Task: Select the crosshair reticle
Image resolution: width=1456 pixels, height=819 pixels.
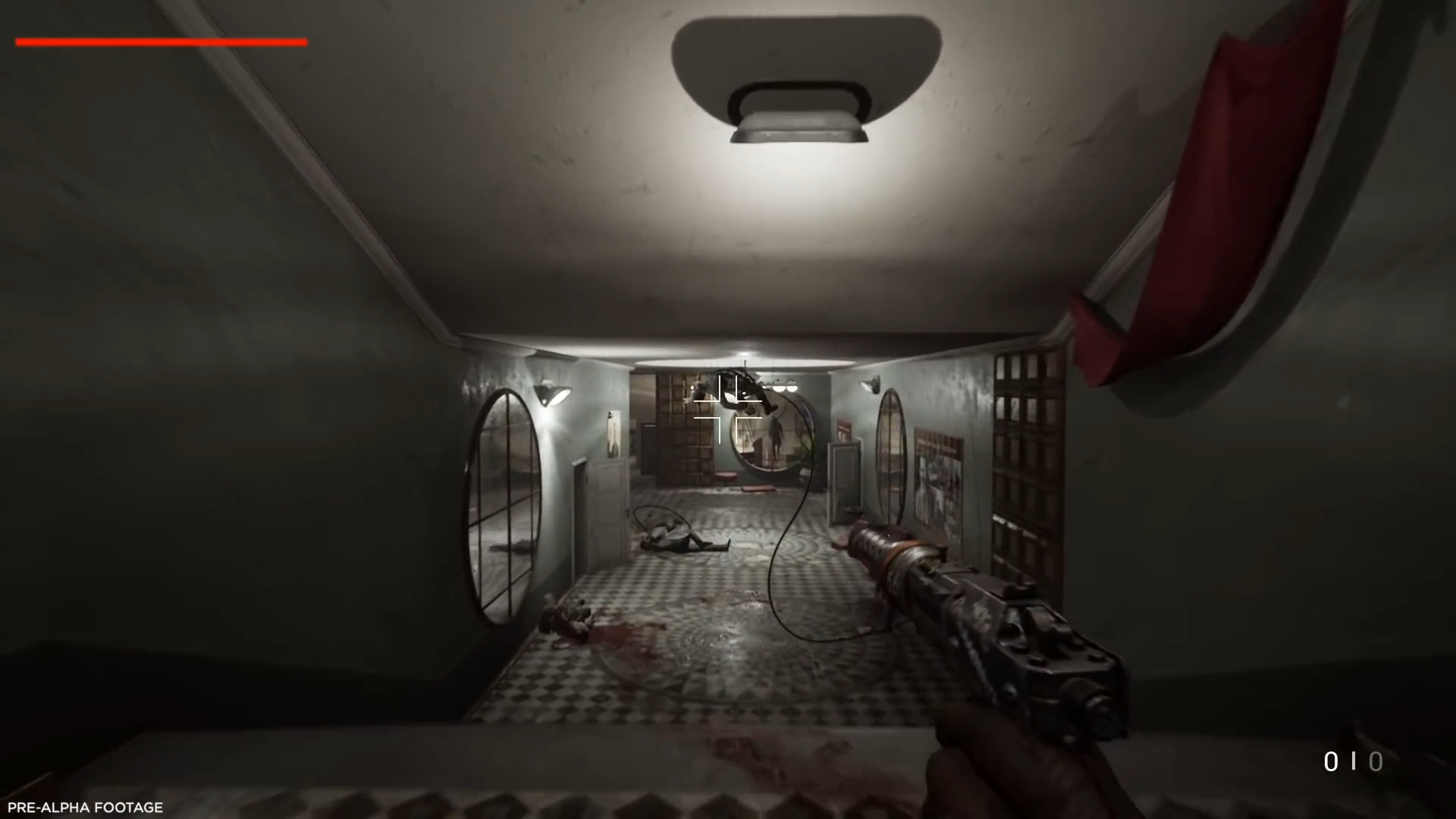Action: (728, 409)
